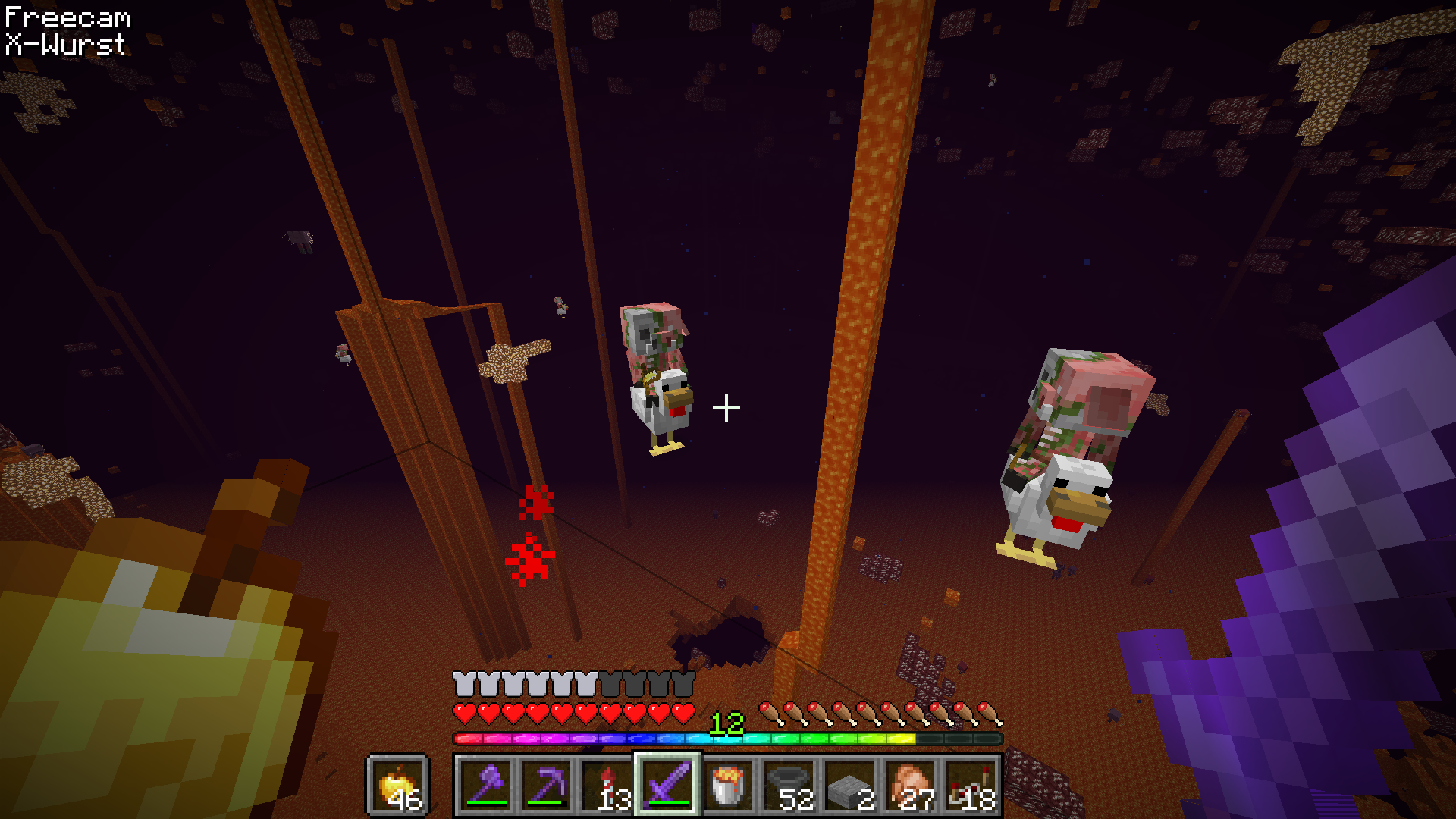Choose the enchanted pickaxe slot
This screenshot has width=1456, height=819.
[x=547, y=784]
